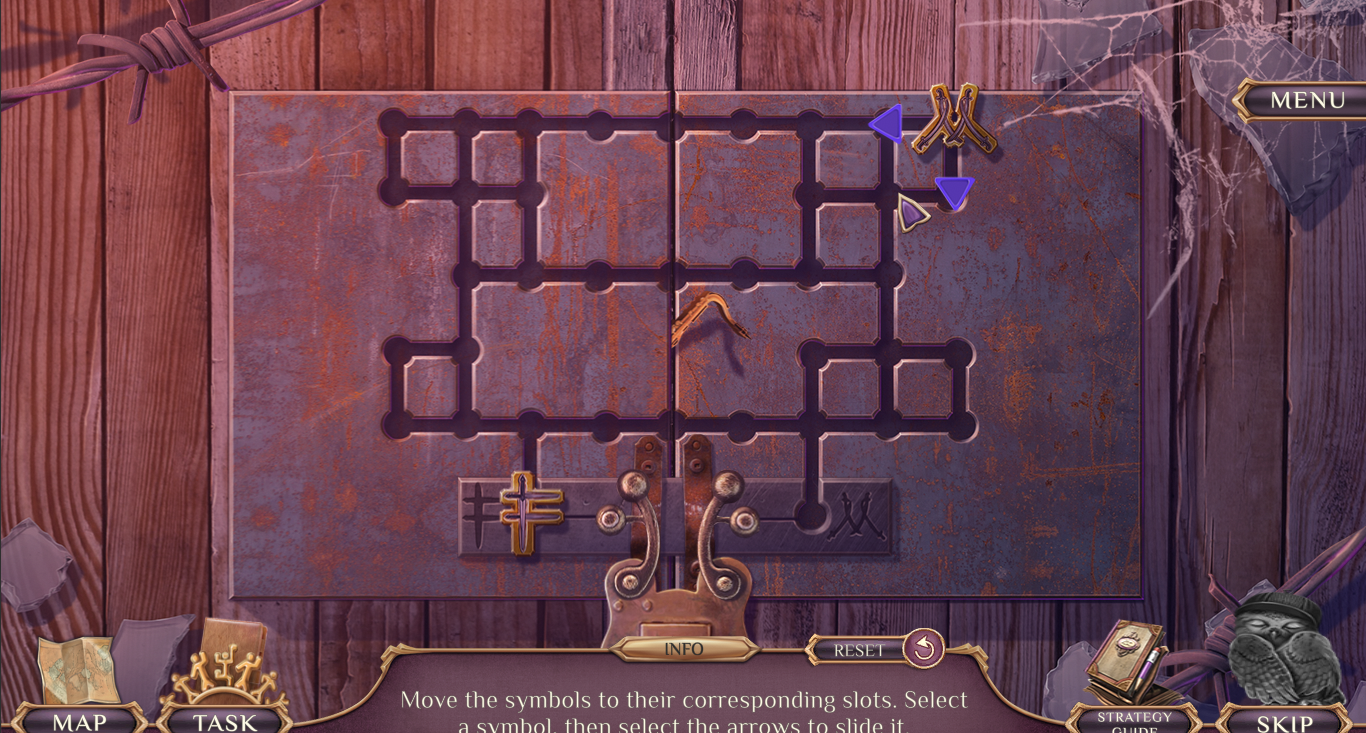The height and width of the screenshot is (733, 1366).
Task: Slide symbol with the left purple arrow
Action: [887, 124]
